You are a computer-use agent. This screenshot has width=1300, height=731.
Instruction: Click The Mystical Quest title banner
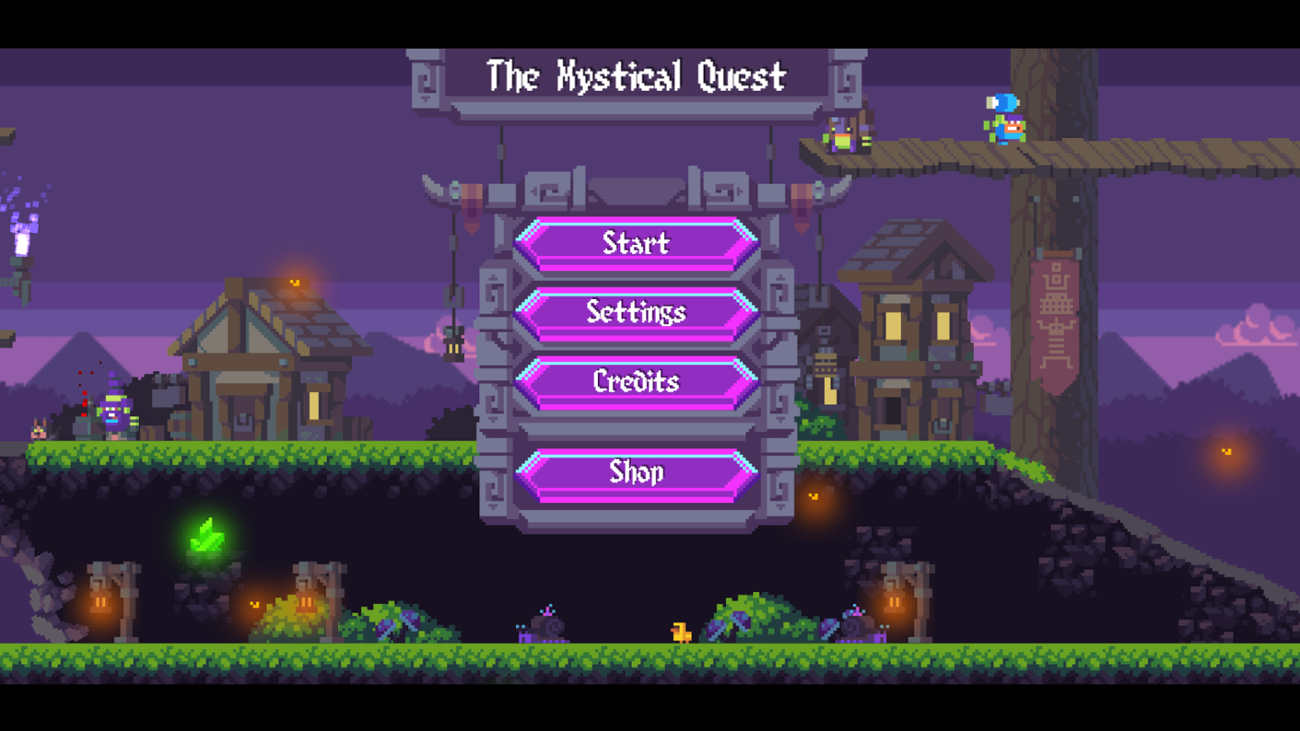pos(636,76)
